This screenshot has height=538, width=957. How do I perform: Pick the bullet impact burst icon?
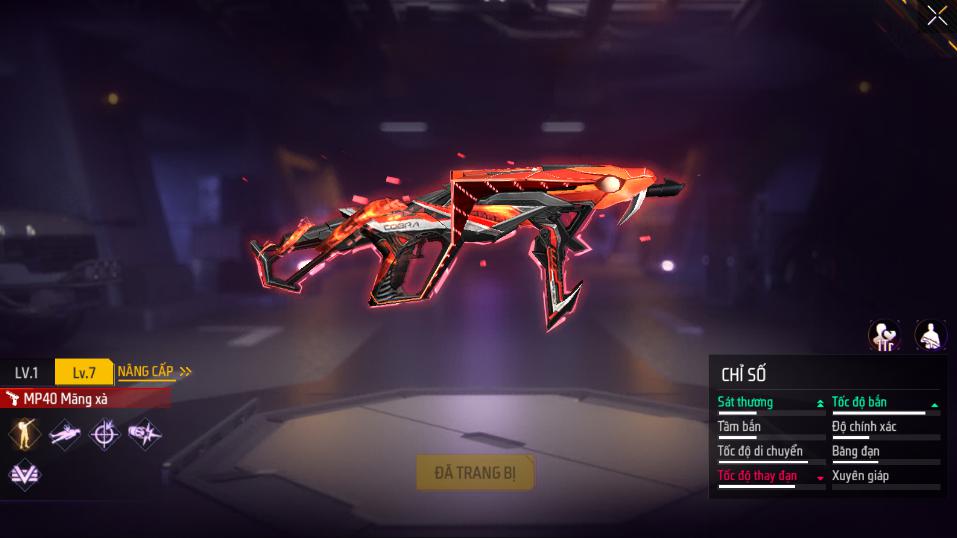[x=144, y=433]
